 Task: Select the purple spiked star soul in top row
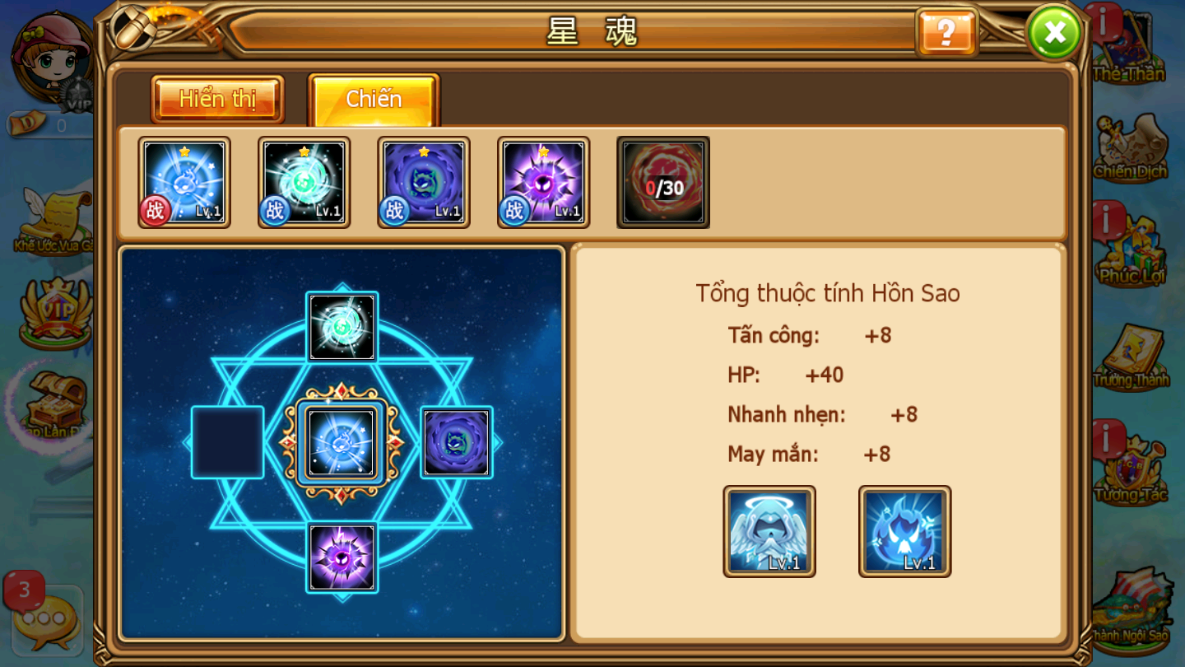pyautogui.click(x=543, y=182)
